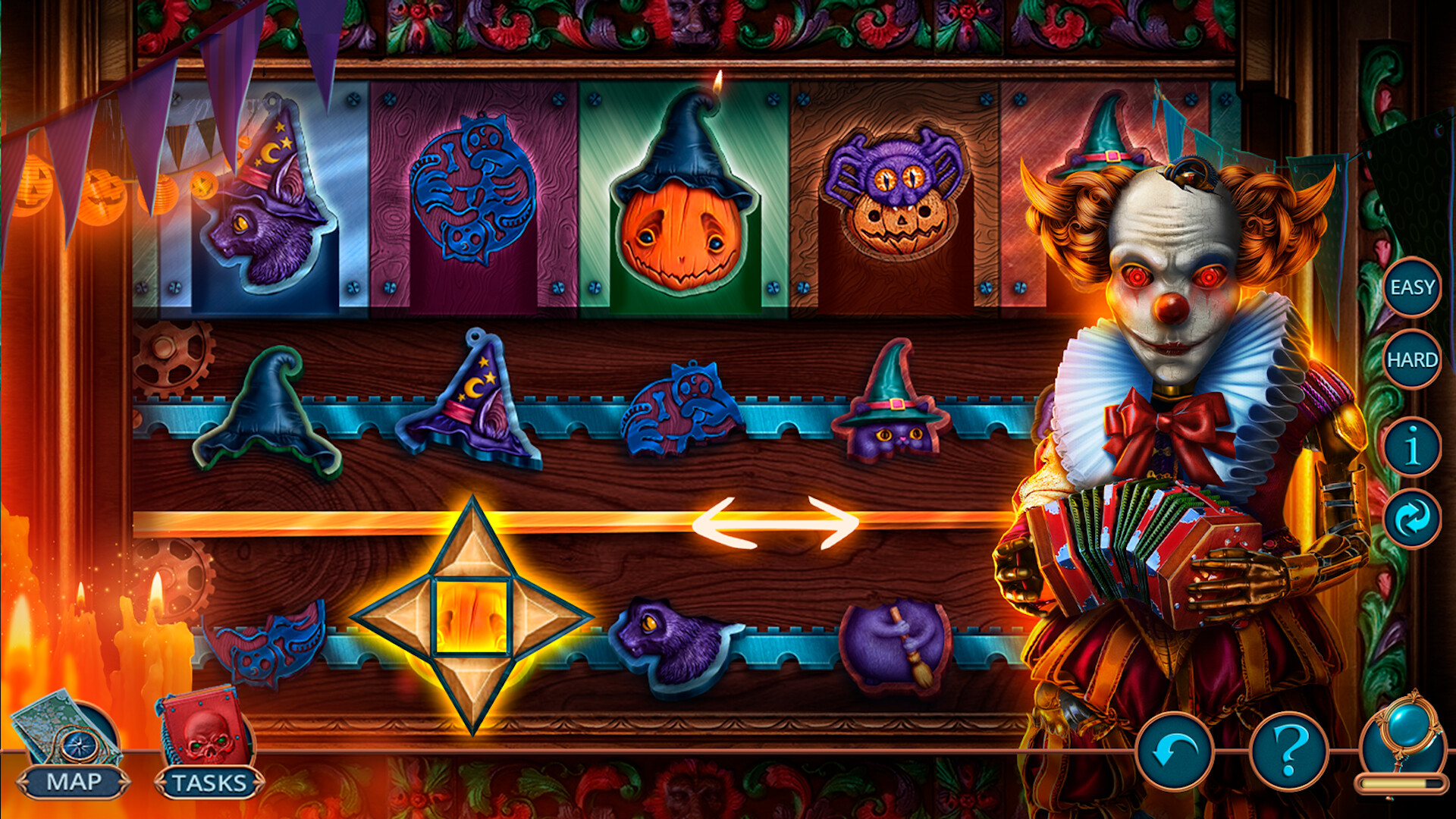Click the question mark hint button
The width and height of the screenshot is (1456, 819).
tap(1289, 751)
